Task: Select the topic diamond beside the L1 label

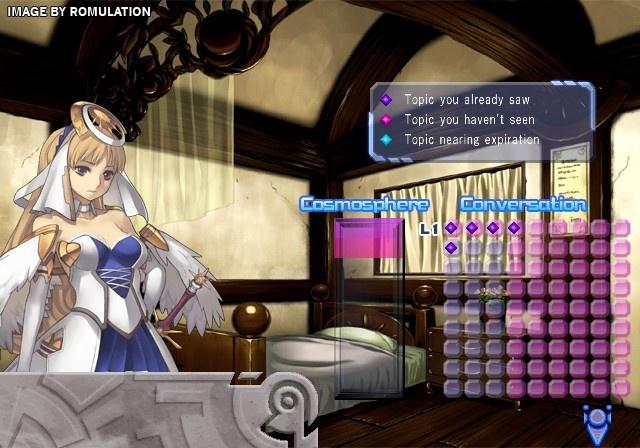Action: pyautogui.click(x=451, y=228)
